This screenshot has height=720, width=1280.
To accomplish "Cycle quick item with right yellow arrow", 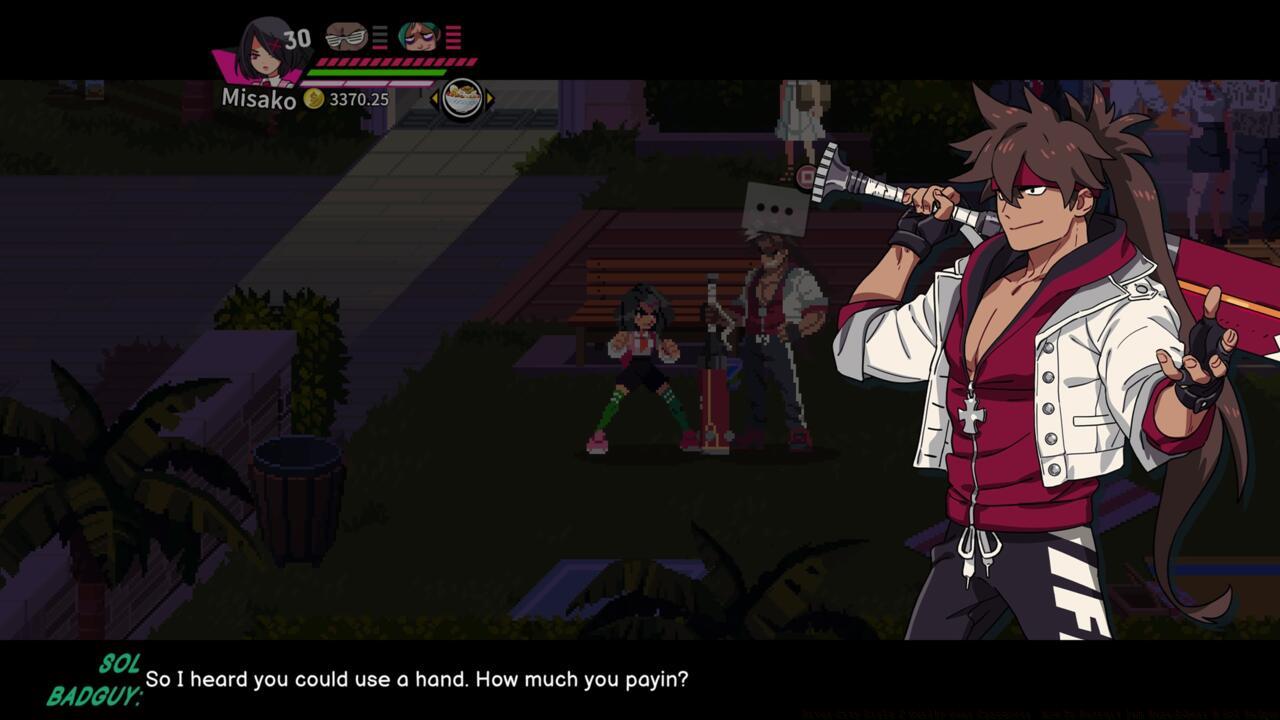I will tap(490, 98).
